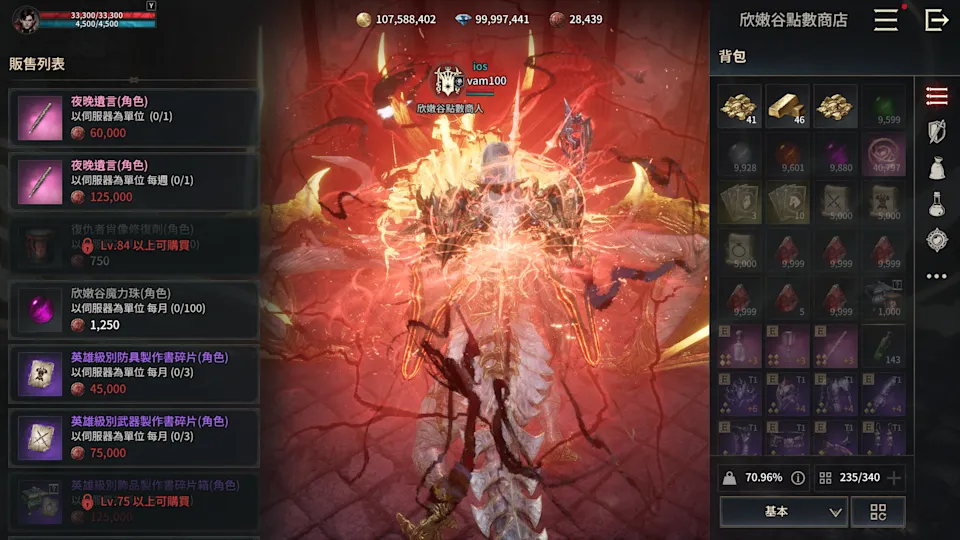Screen dimensions: 960x540
Task: Select 英雄級別防具製作書碎片 for 45,000
Action: (133, 373)
